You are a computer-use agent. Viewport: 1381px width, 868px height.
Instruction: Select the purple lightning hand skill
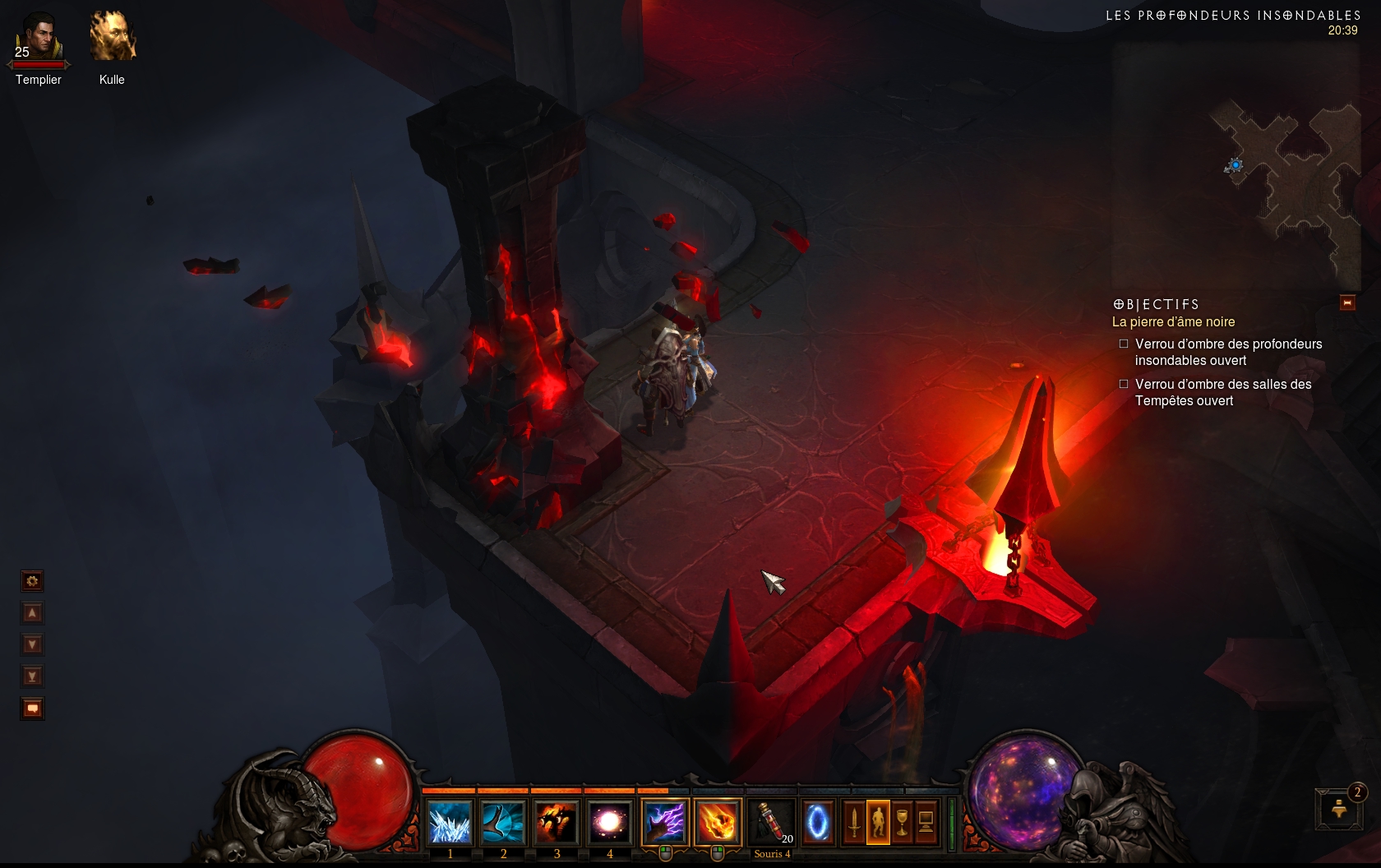click(665, 823)
